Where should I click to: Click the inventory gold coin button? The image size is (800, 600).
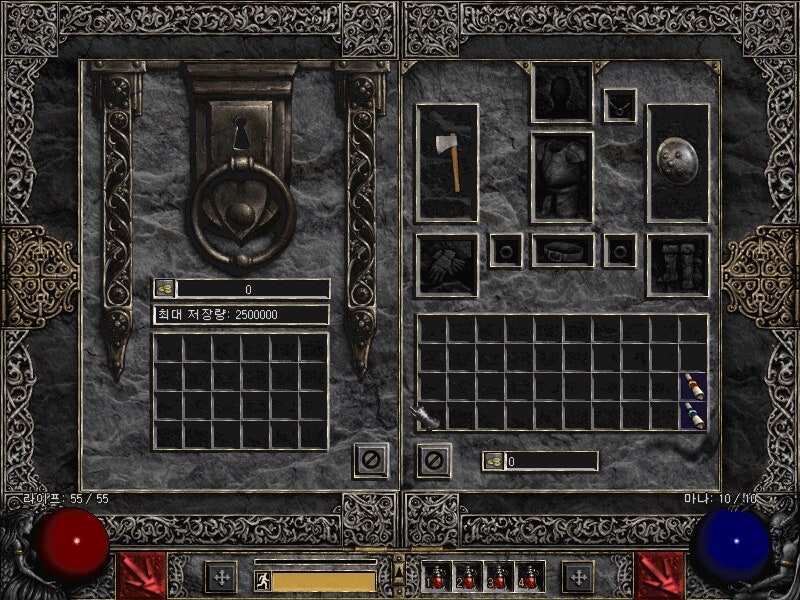pos(494,461)
